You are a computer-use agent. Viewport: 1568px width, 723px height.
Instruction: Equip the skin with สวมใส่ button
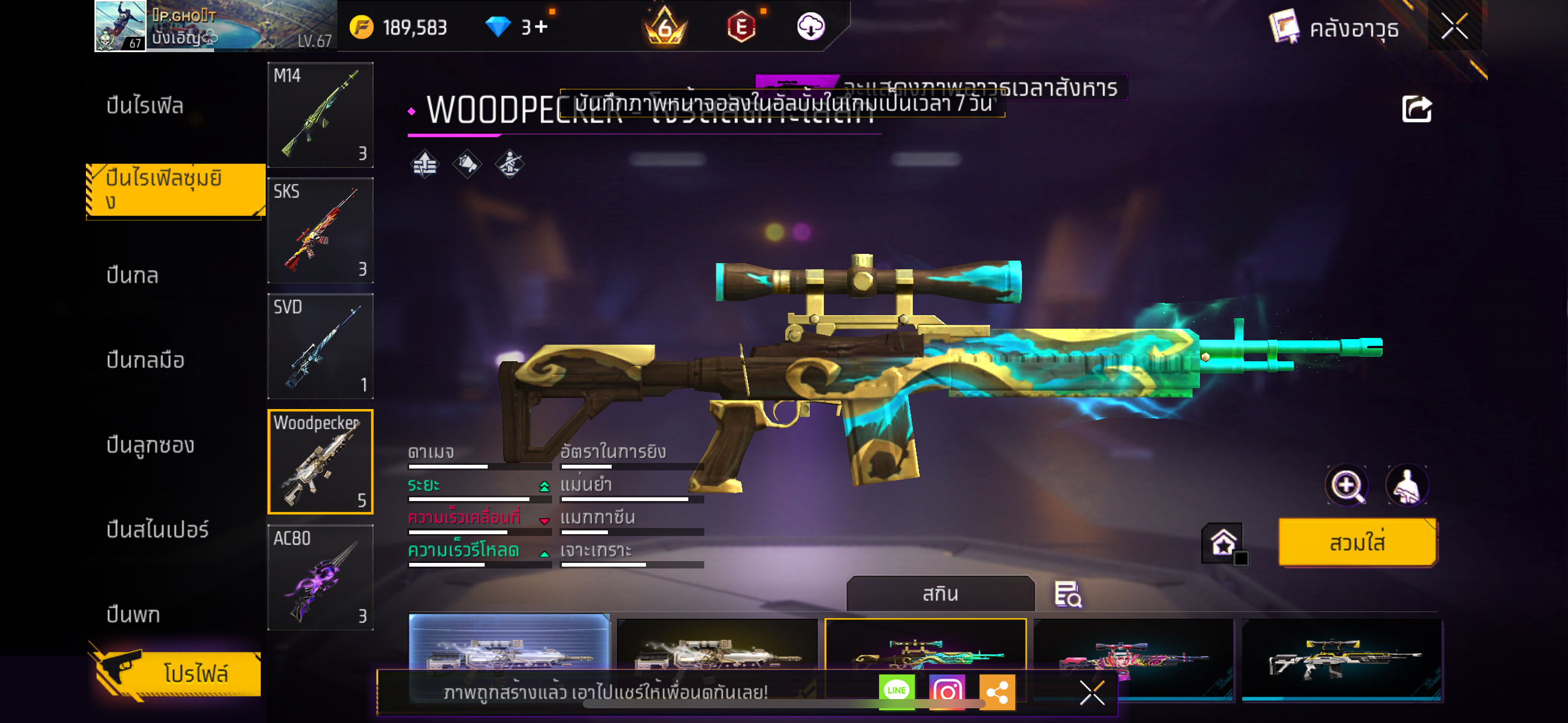pyautogui.click(x=1357, y=542)
